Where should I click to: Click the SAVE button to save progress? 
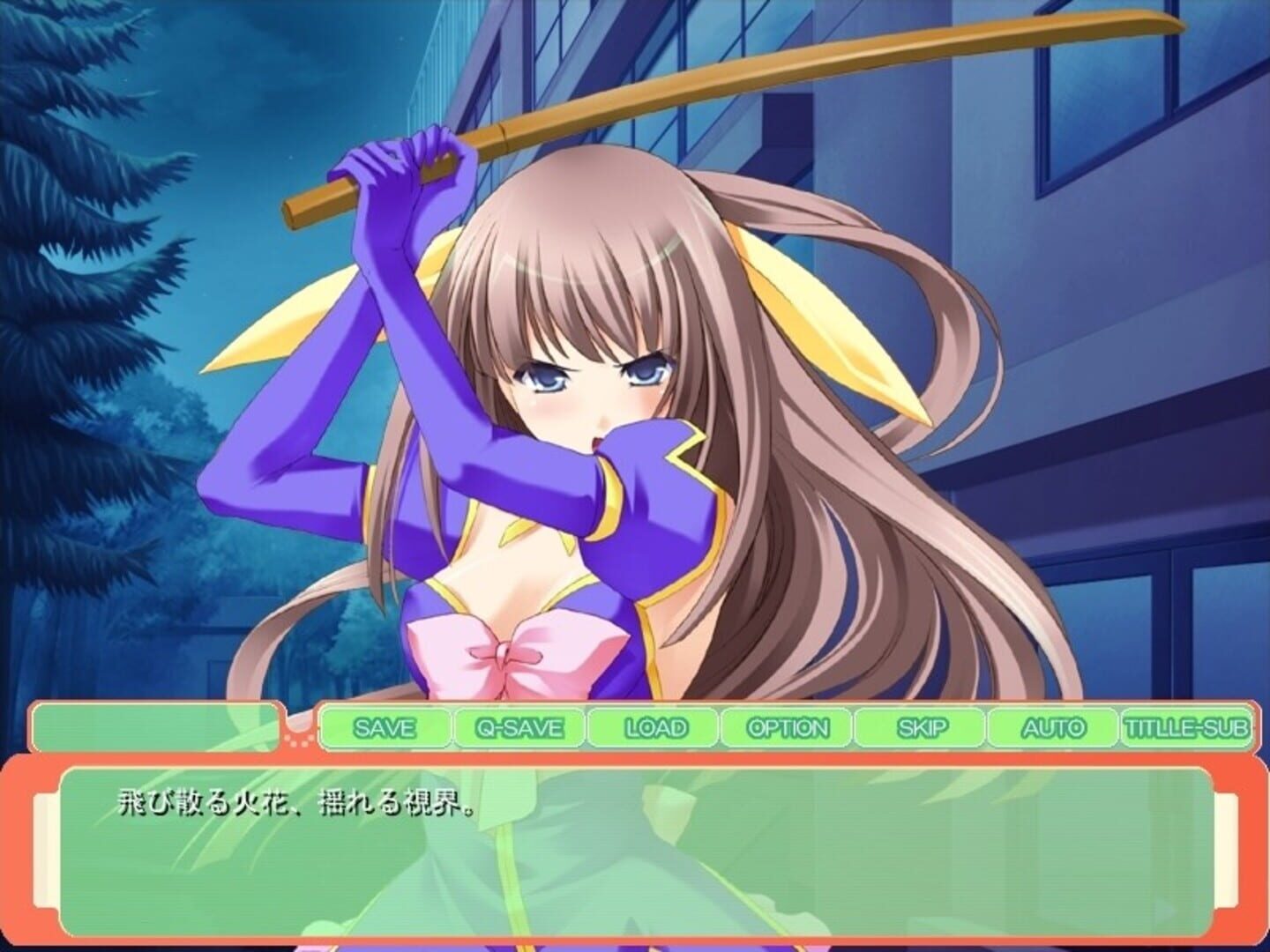(385, 728)
